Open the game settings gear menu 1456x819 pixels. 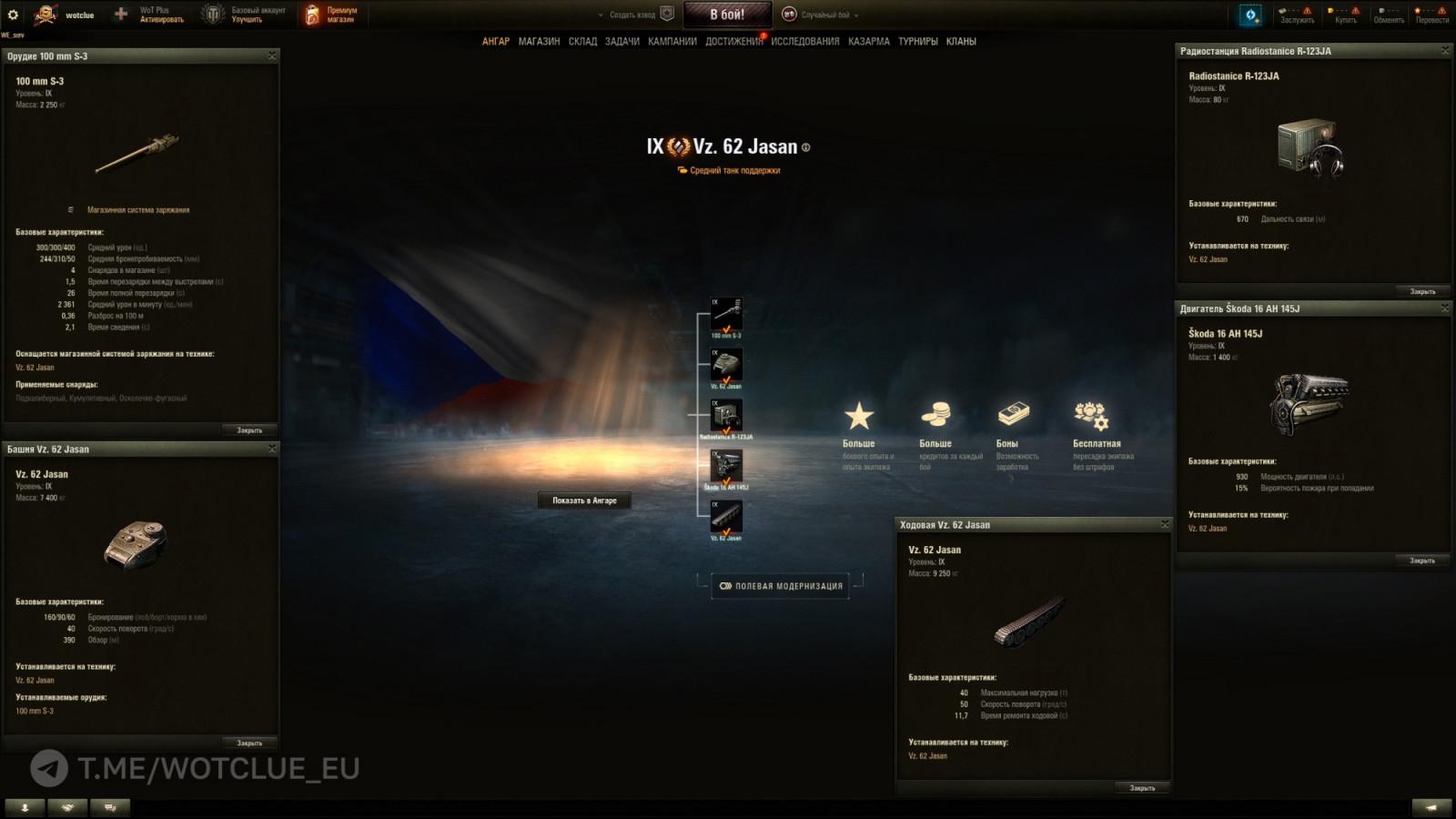pyautogui.click(x=13, y=15)
